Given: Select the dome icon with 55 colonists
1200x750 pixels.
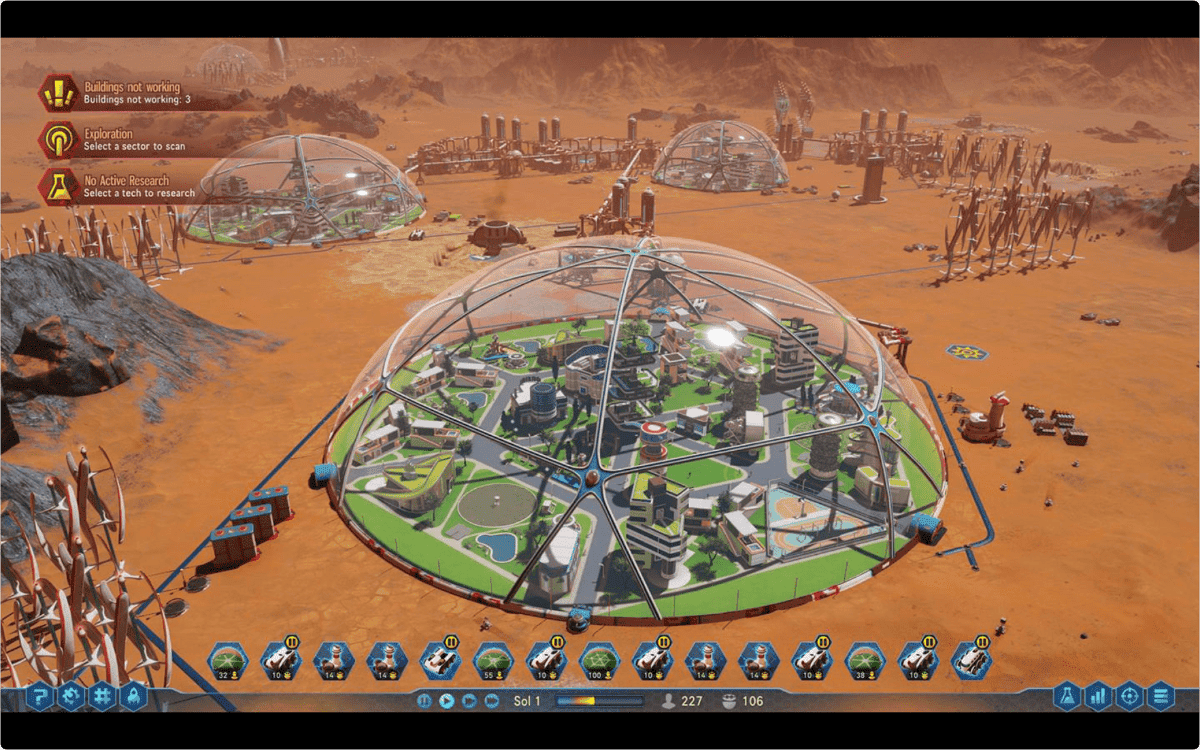Looking at the screenshot, I should pyautogui.click(x=493, y=660).
